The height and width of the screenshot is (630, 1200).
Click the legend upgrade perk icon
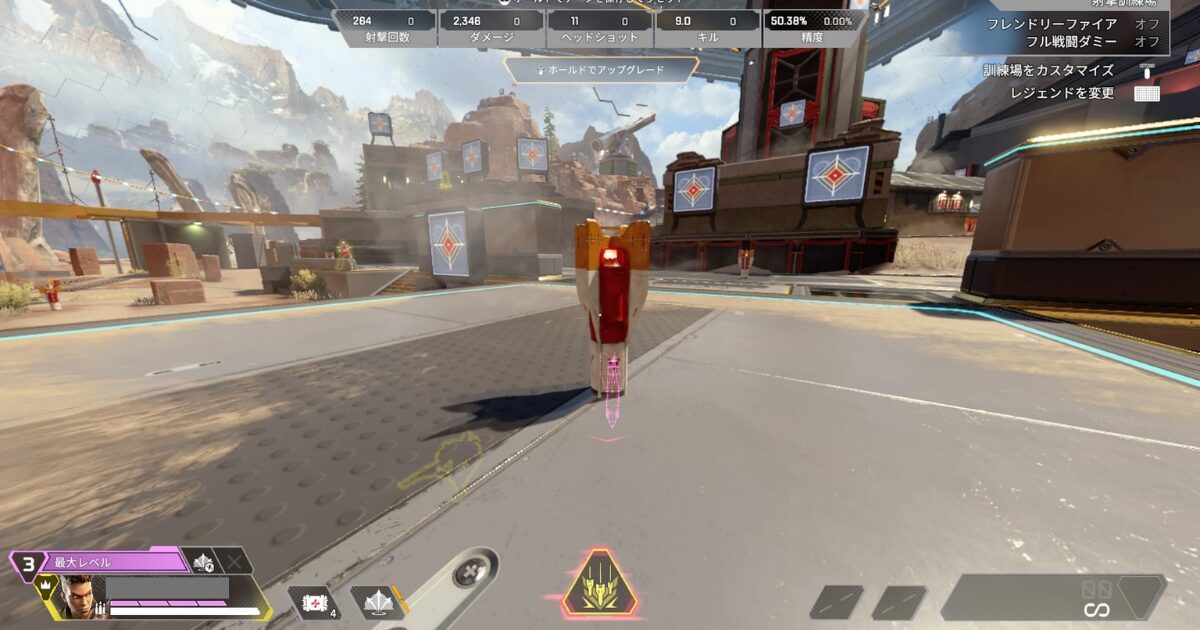click(204, 562)
